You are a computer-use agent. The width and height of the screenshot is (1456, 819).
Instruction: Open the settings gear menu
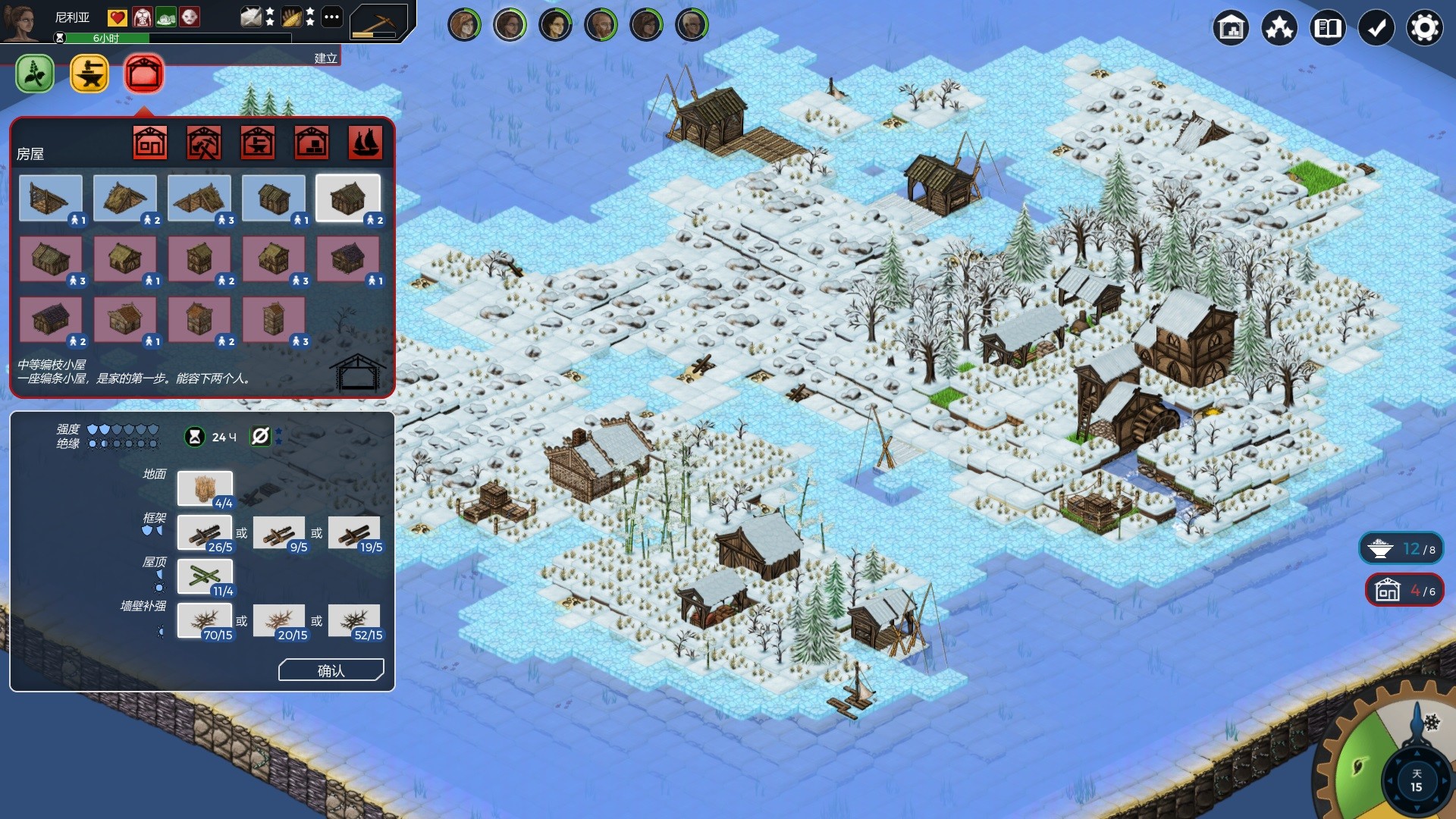[1424, 29]
